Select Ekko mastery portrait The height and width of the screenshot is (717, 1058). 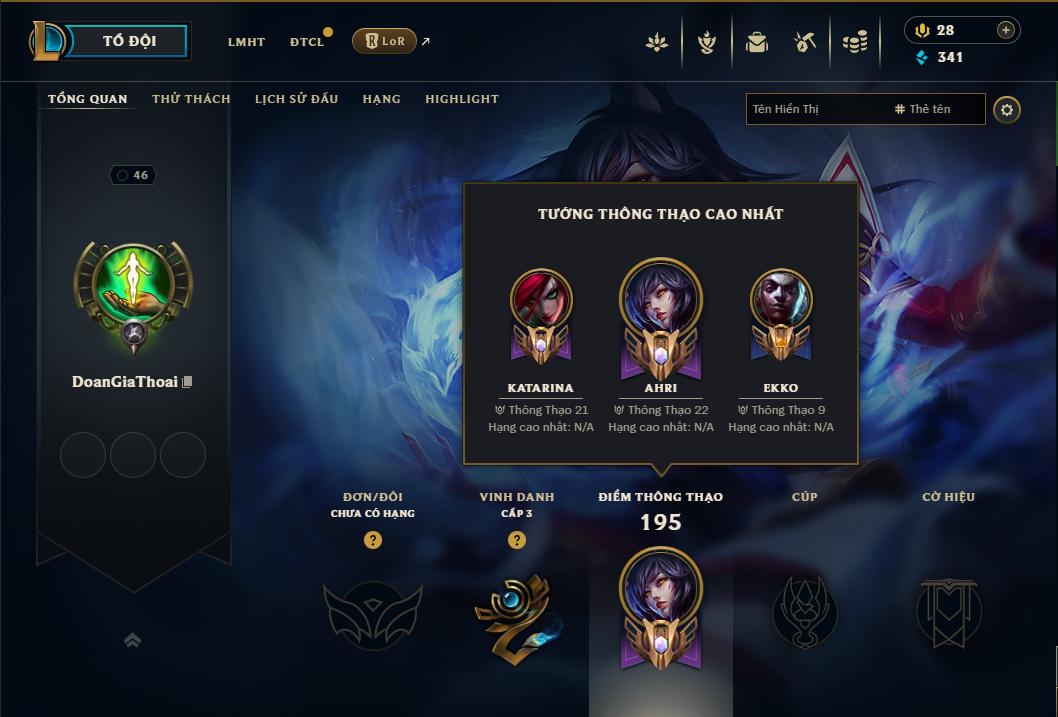pyautogui.click(x=781, y=300)
